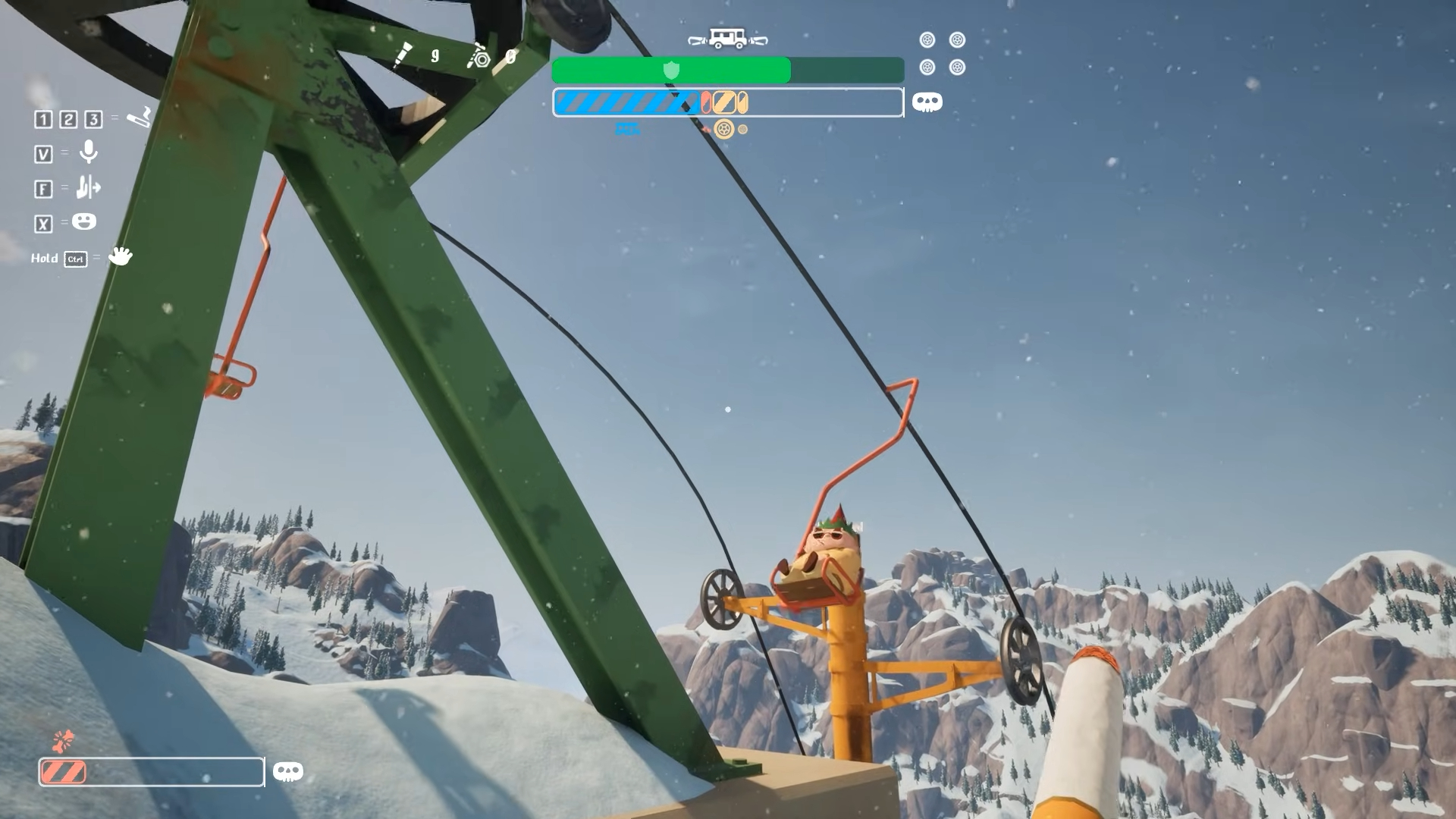Select the cigarette item icon
Image resolution: width=1456 pixels, height=819 pixels.
140,118
